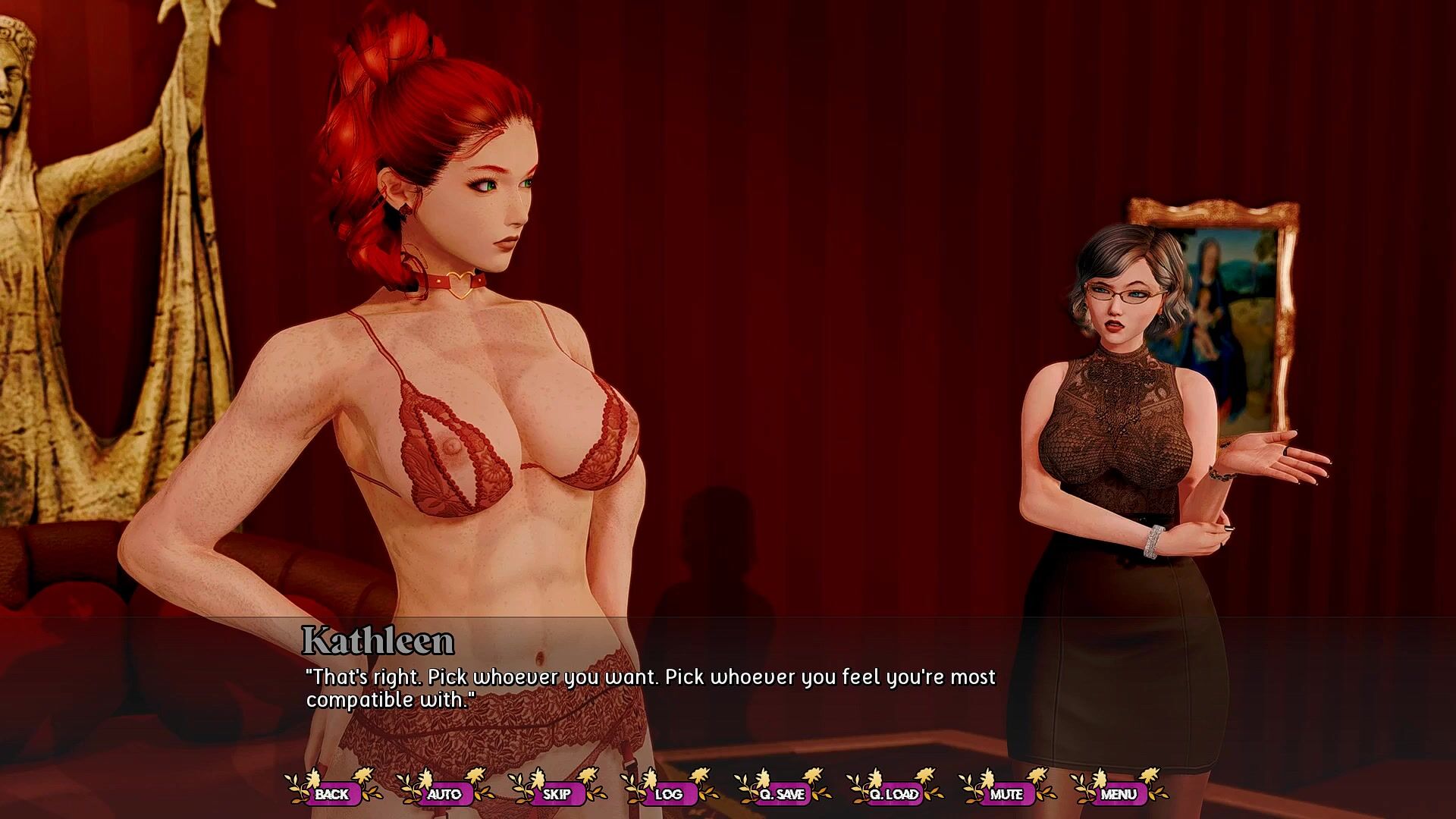Image resolution: width=1456 pixels, height=819 pixels.
Task: Open the dialogue Log
Action: coord(669,794)
